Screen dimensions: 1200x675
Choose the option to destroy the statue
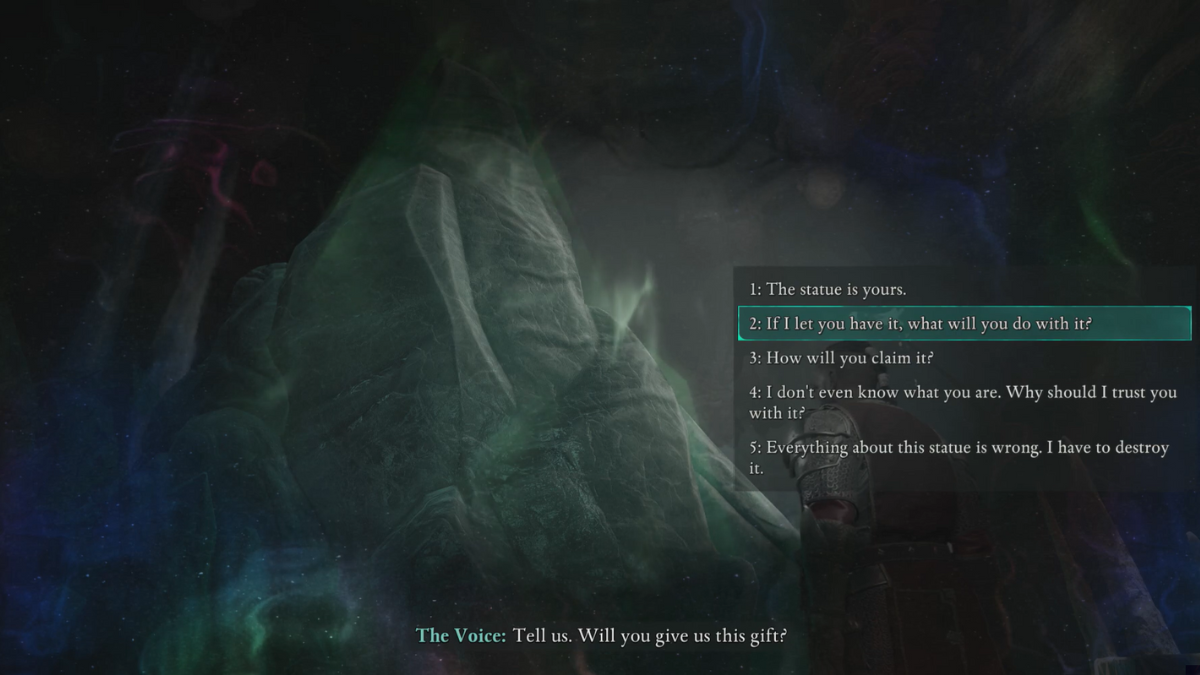click(x=958, y=457)
